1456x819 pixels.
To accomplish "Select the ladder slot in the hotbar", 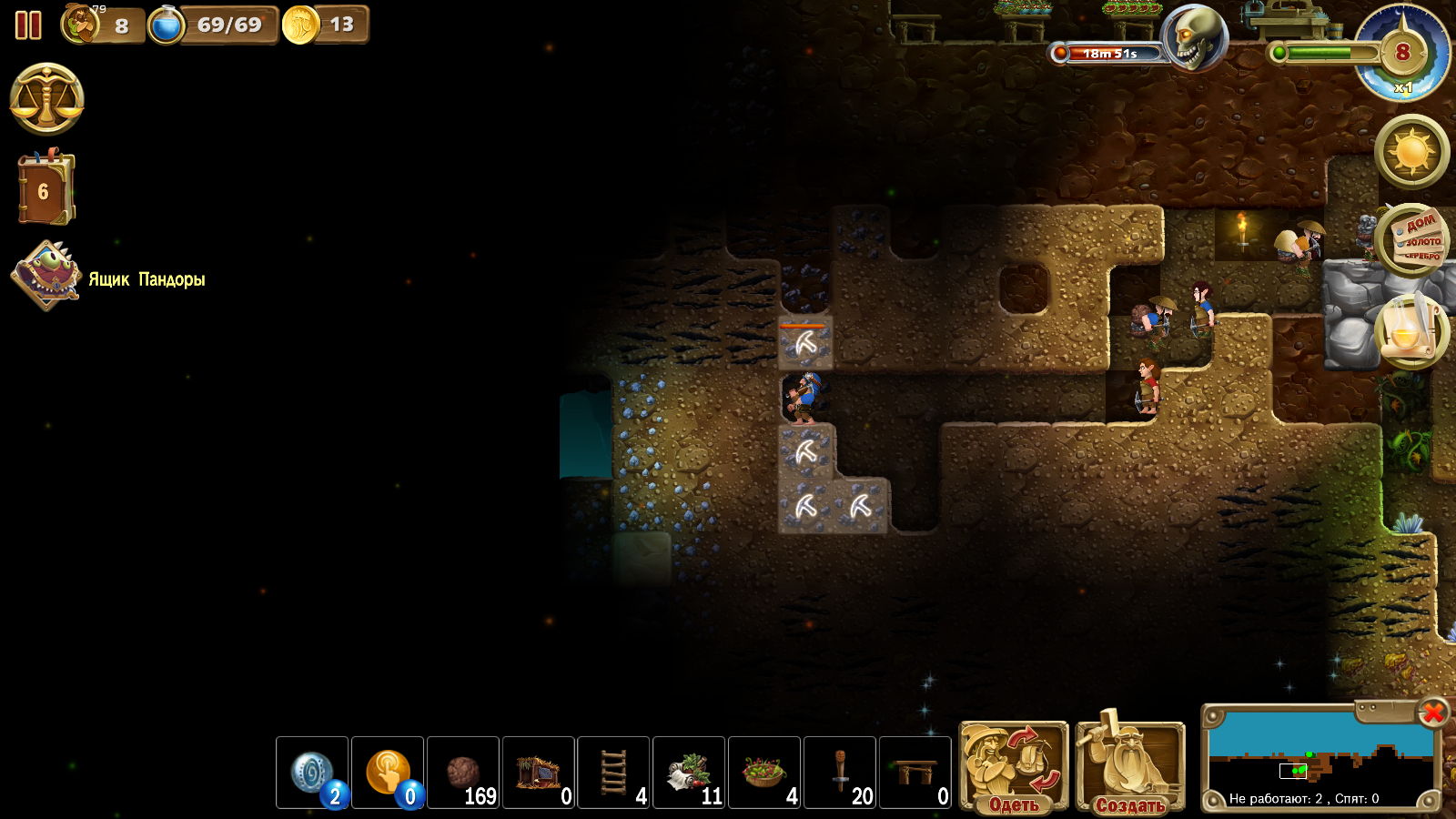I will tap(614, 773).
